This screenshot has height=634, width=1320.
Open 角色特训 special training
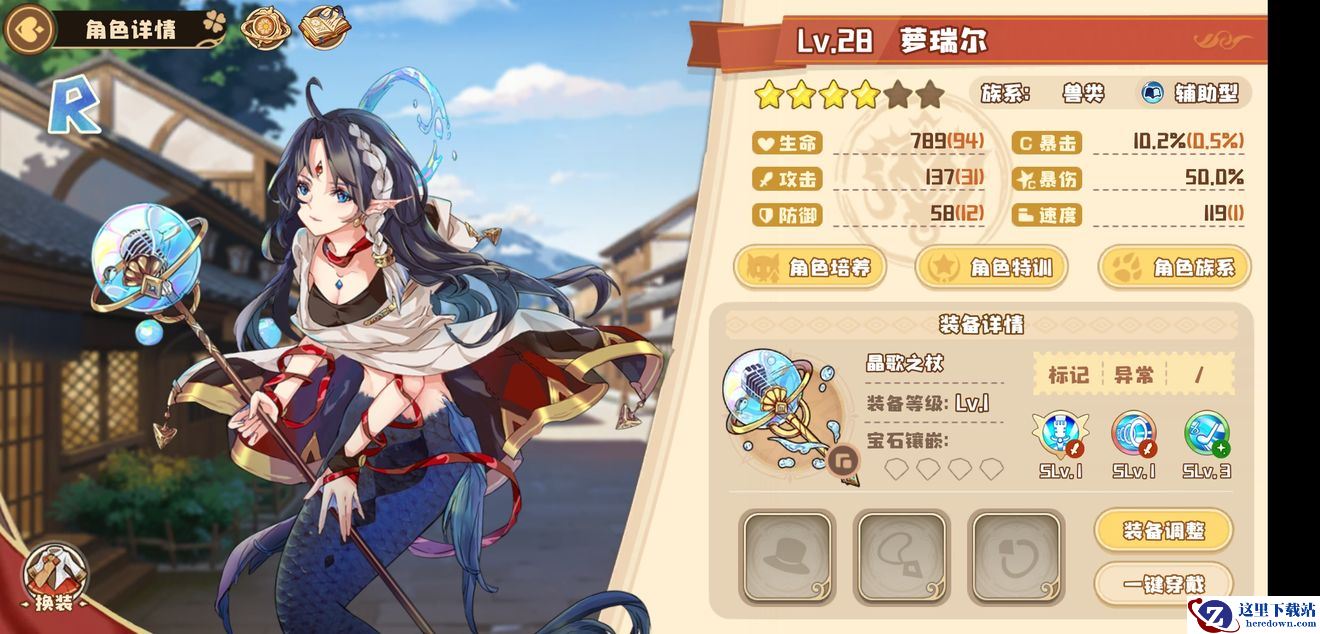coord(991,268)
